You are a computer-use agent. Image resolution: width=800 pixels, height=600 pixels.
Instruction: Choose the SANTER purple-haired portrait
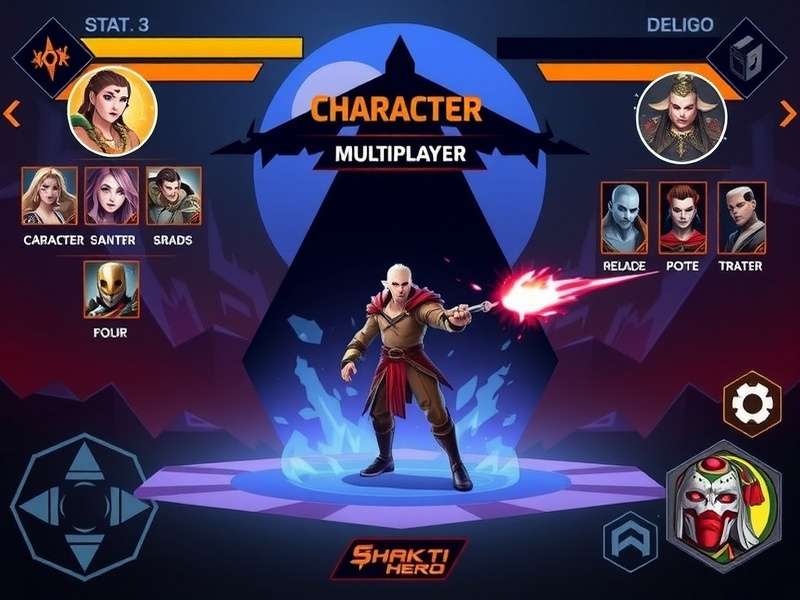[x=111, y=195]
